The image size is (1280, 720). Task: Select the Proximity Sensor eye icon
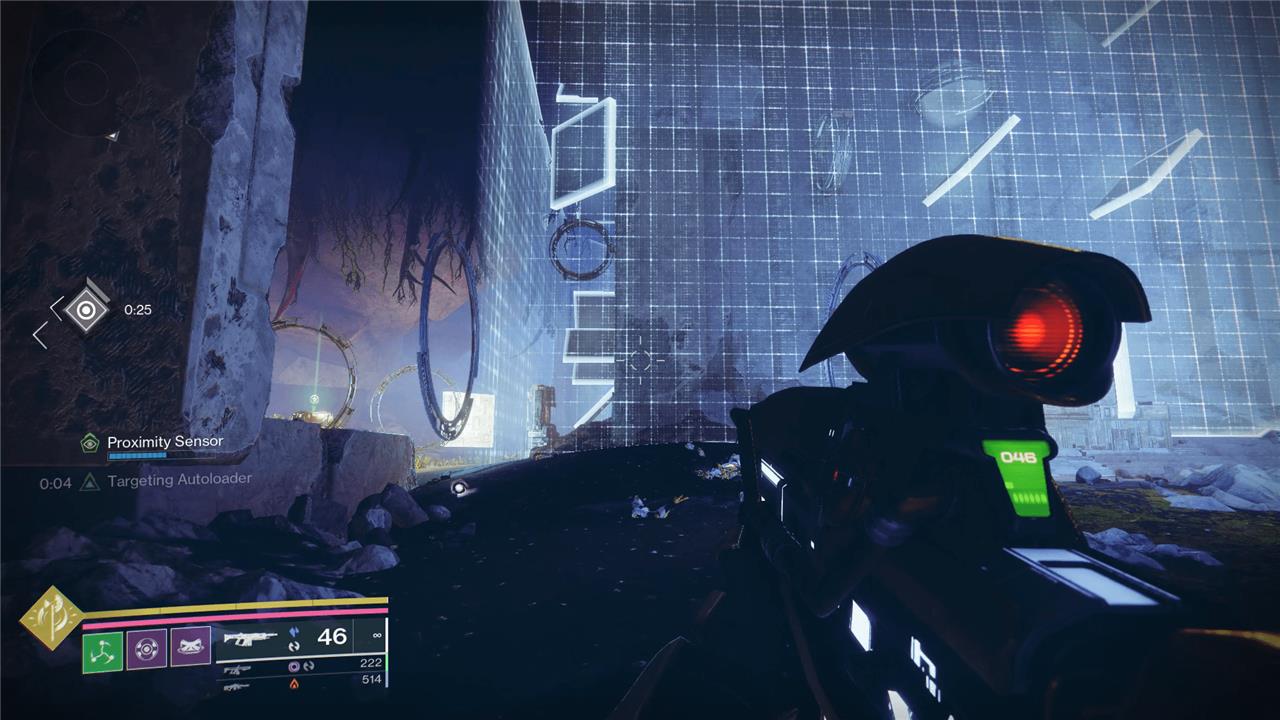point(91,442)
